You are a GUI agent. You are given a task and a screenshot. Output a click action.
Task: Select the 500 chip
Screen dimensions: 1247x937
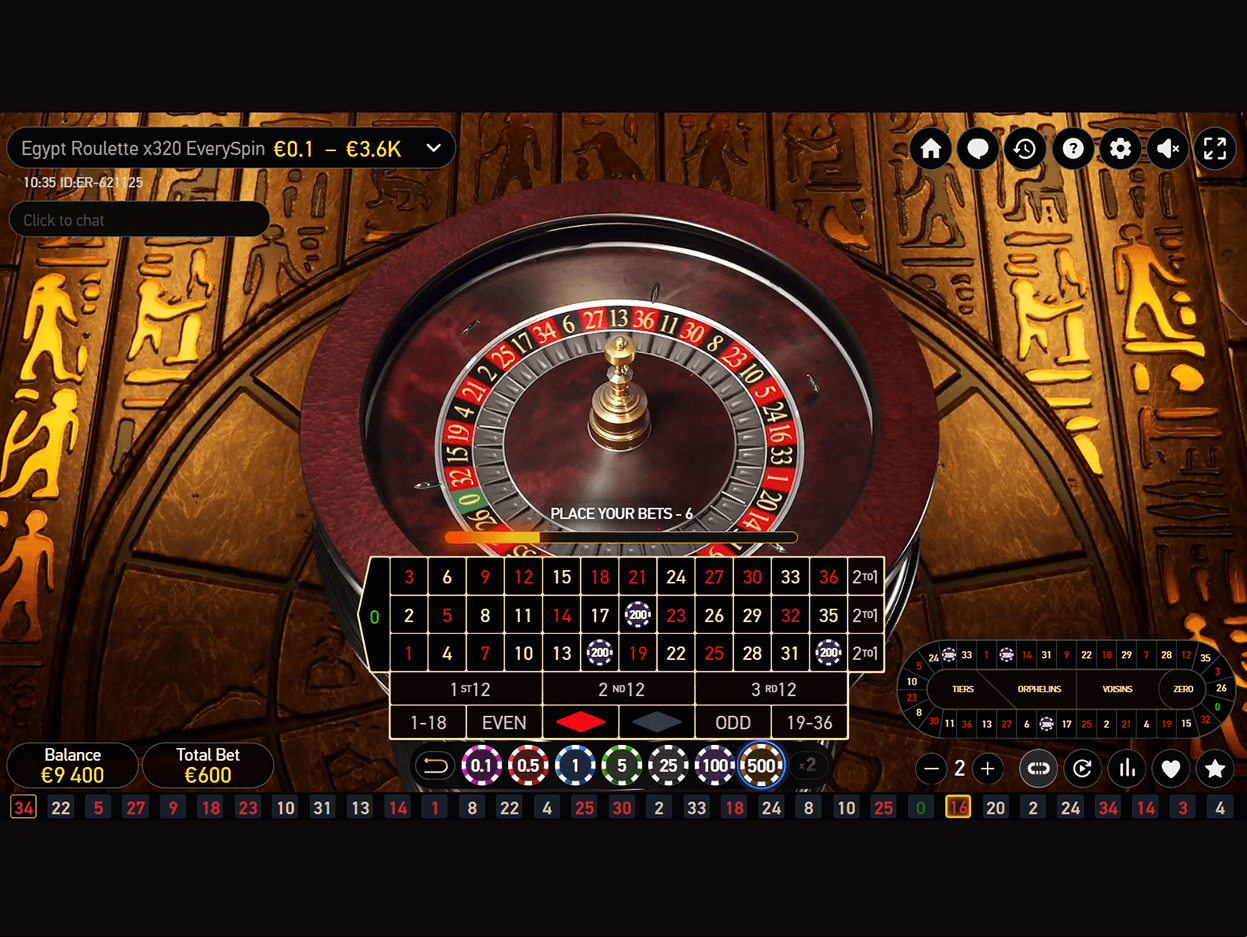(x=761, y=766)
